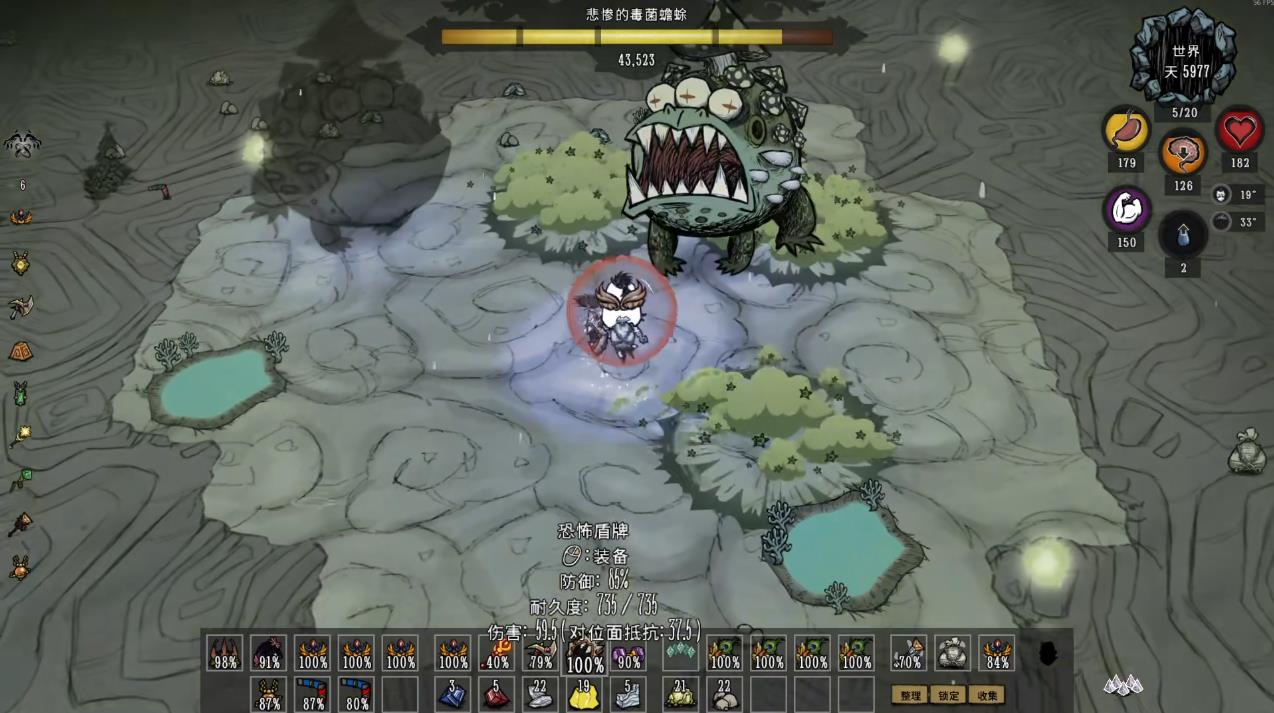The image size is (1274, 713).
Task: Select the flaming item at 40% durability
Action: tap(497, 654)
